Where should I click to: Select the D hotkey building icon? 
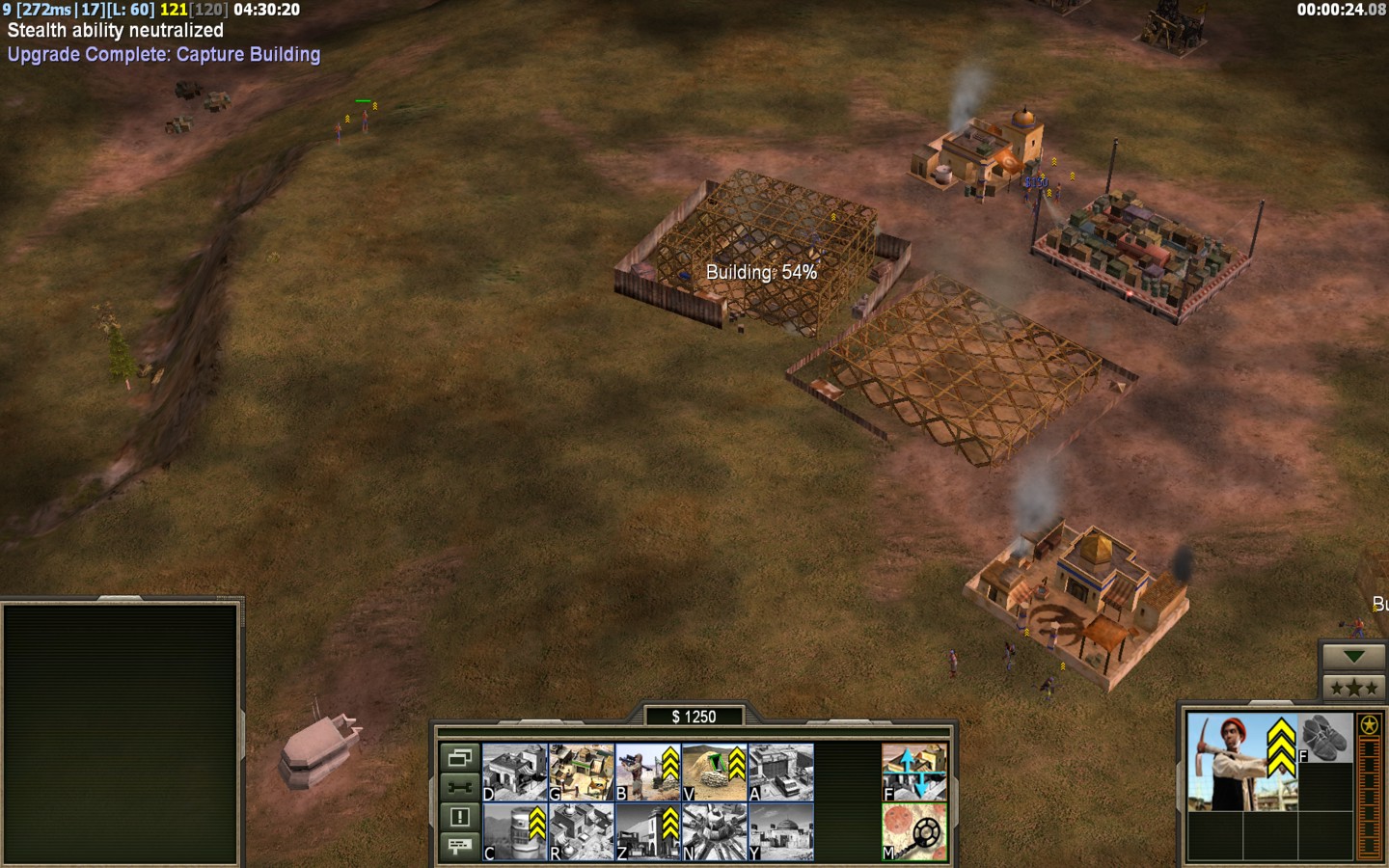pyautogui.click(x=514, y=772)
